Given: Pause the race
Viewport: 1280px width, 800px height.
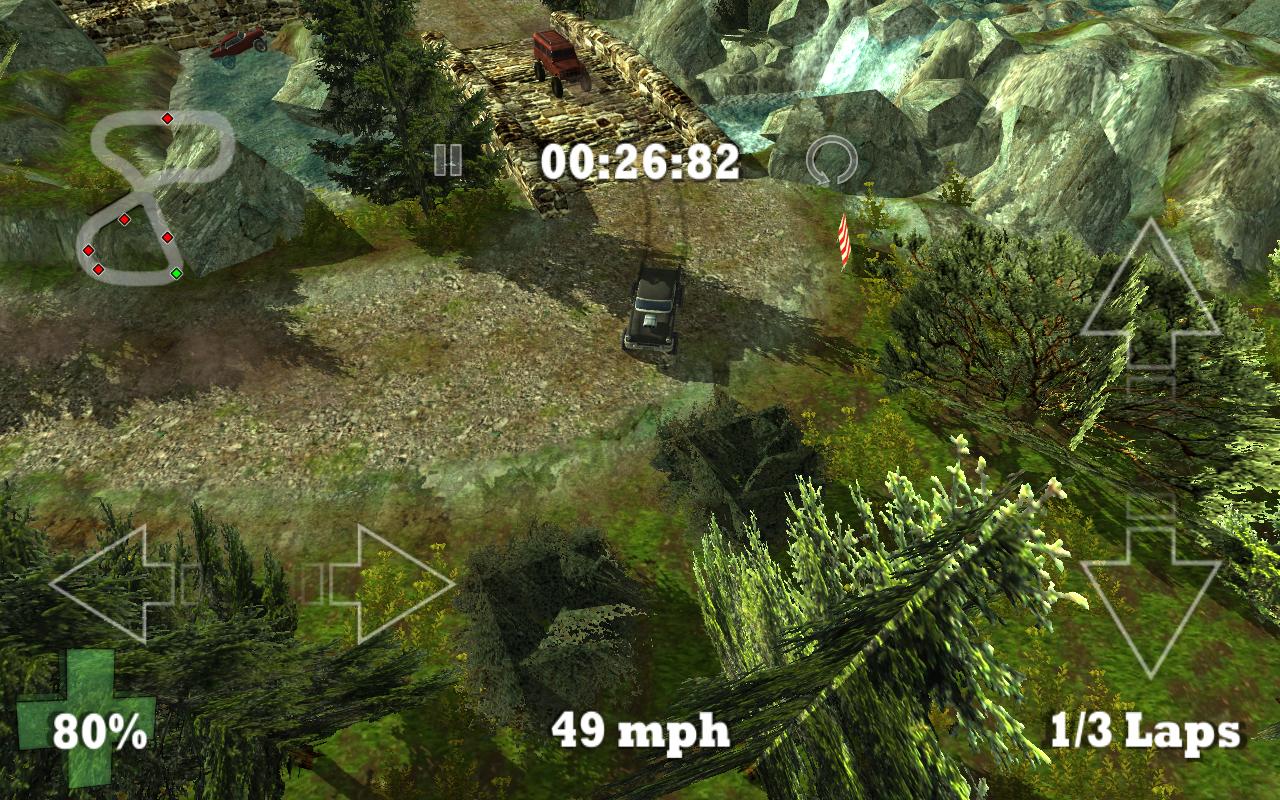Looking at the screenshot, I should click(449, 159).
